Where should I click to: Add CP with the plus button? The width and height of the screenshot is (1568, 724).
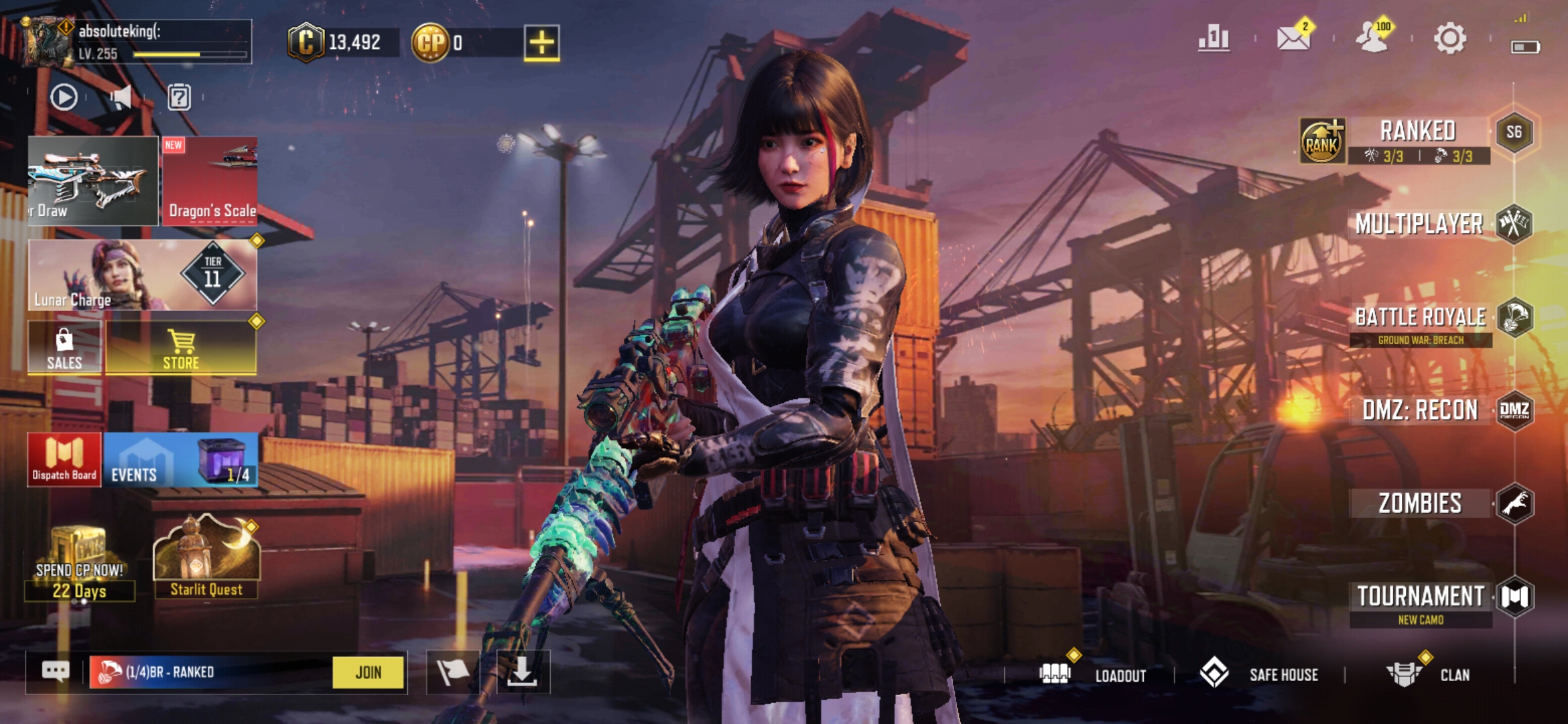pyautogui.click(x=541, y=43)
